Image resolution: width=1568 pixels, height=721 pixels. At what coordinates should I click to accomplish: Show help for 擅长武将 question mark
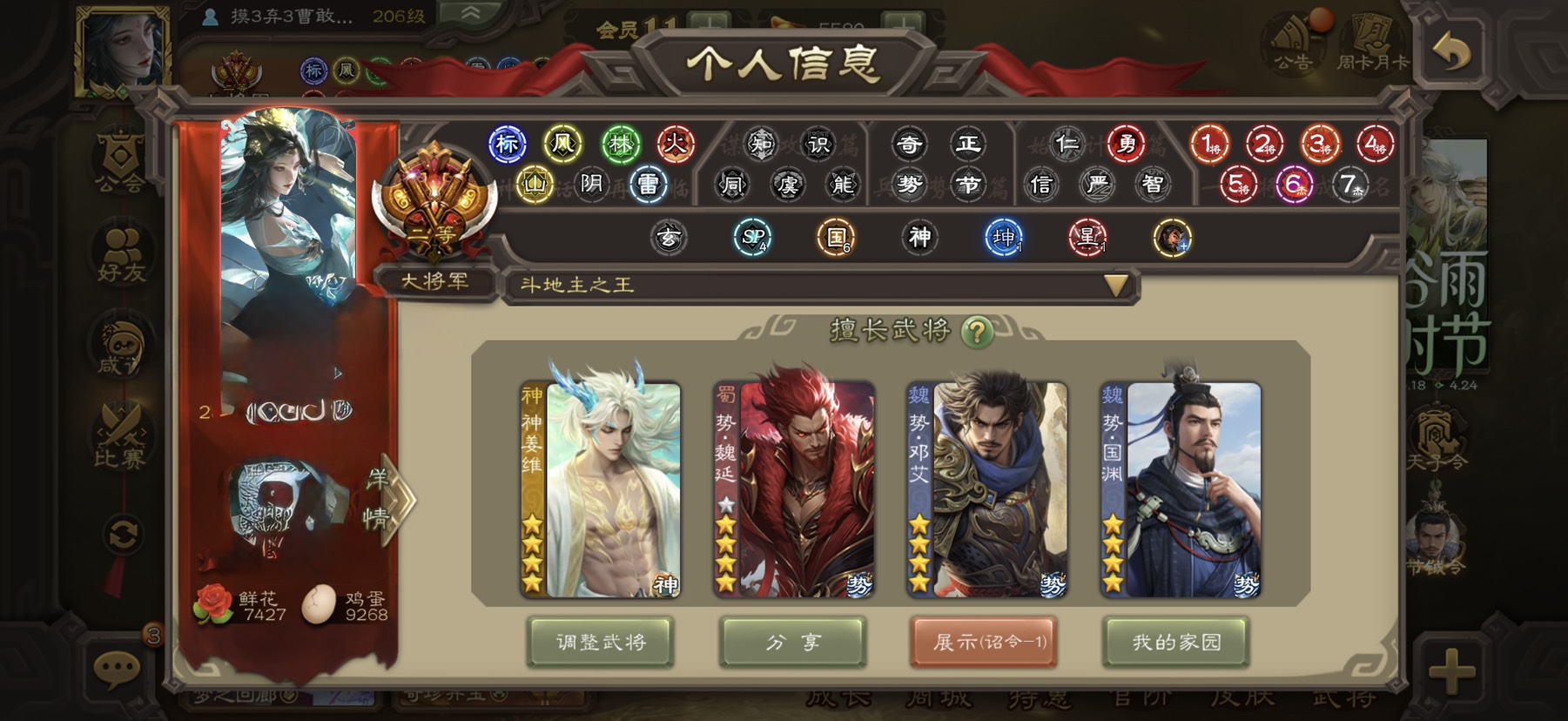coord(977,331)
